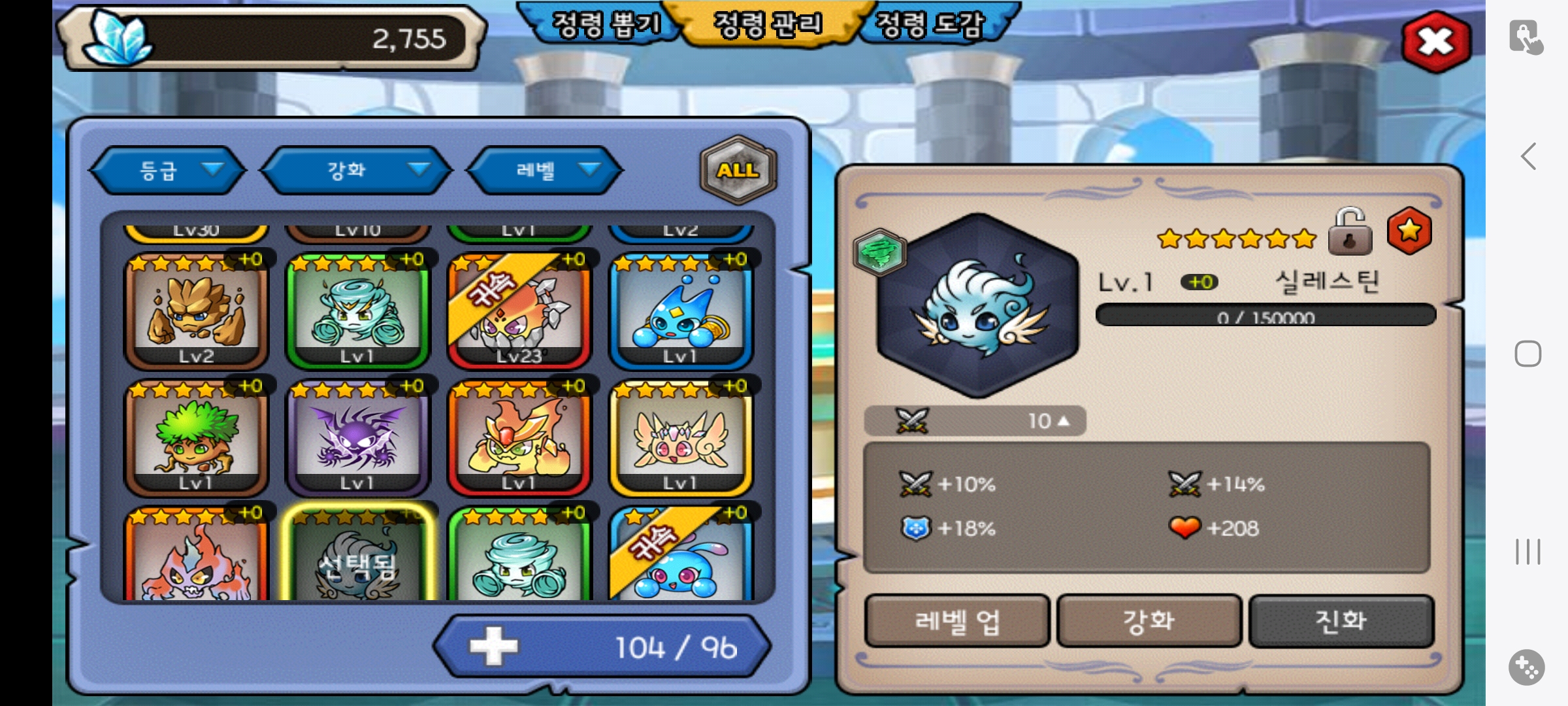Select the 정령 관리 tab
Image resolution: width=1568 pixels, height=706 pixels.
click(x=768, y=25)
